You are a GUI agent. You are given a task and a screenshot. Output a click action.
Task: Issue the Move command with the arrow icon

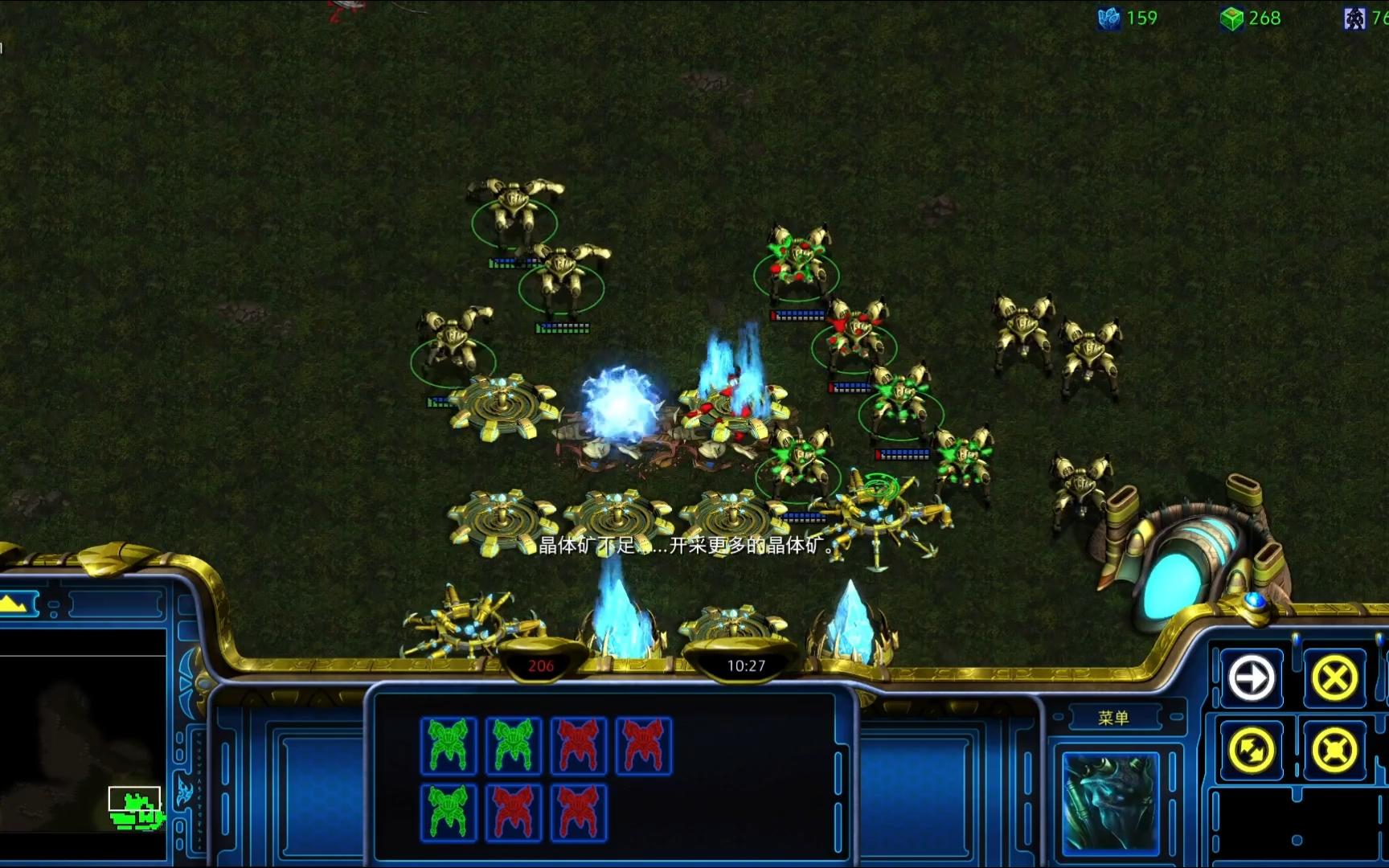1252,678
